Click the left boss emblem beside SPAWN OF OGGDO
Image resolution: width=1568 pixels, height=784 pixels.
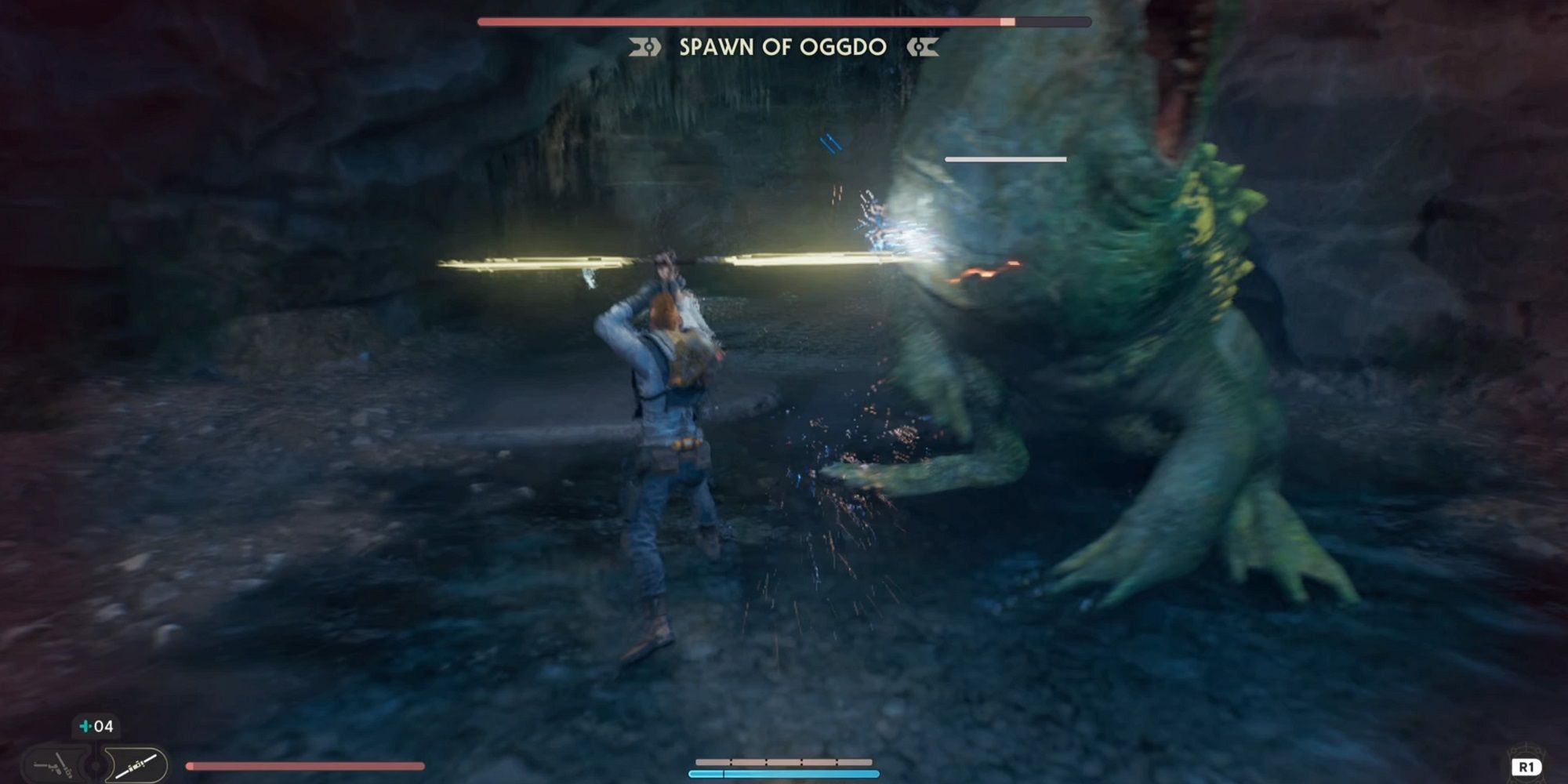pos(644,47)
